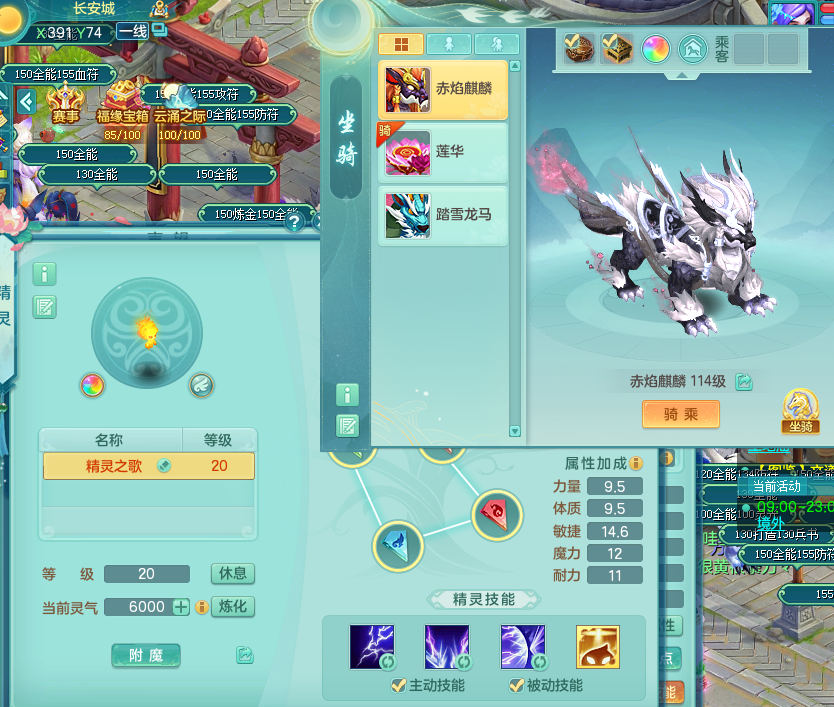Open the 福缘宝箱 treasure chest

122,100
